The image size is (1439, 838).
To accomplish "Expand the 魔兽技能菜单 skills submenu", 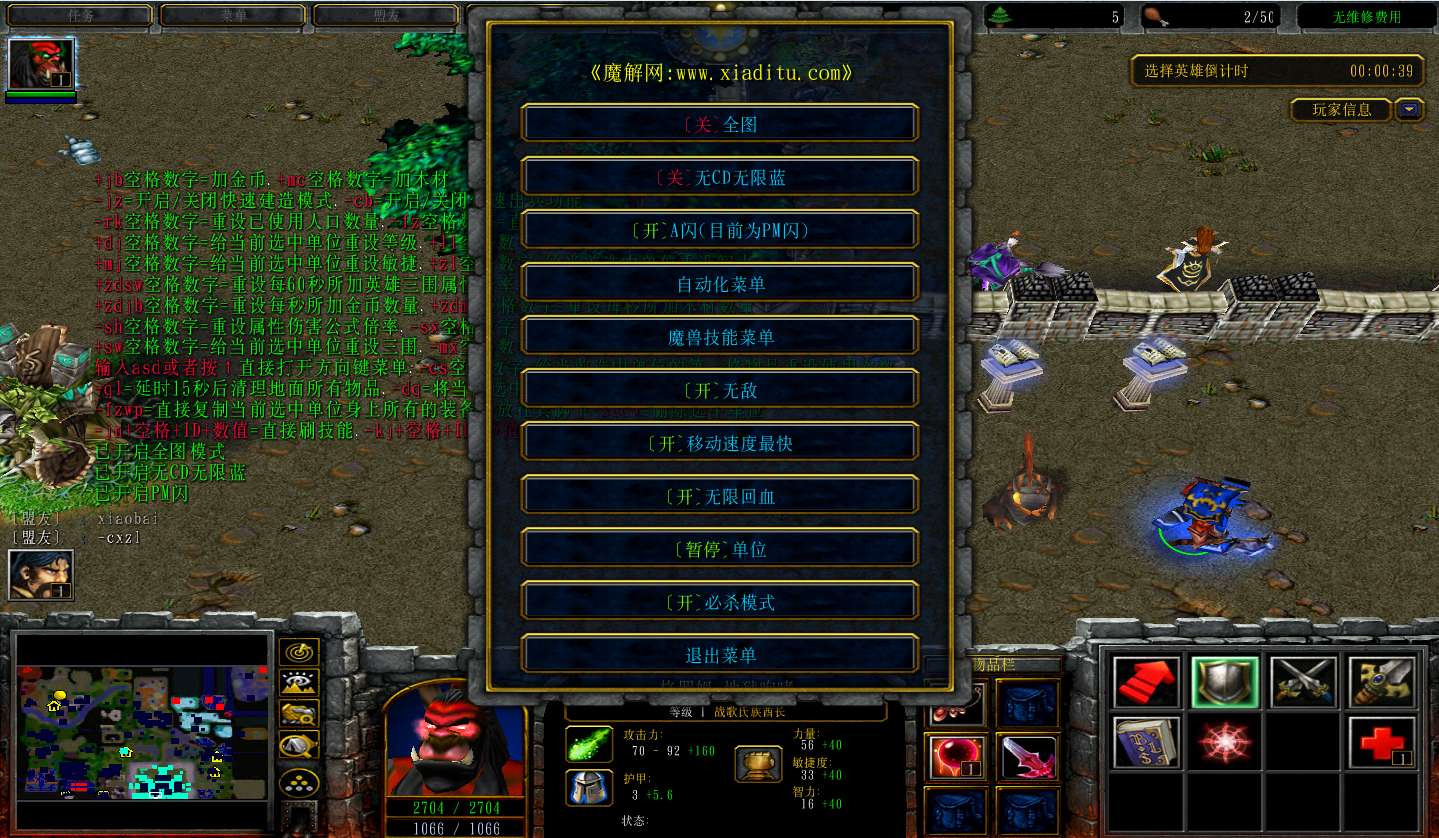I will click(718, 336).
